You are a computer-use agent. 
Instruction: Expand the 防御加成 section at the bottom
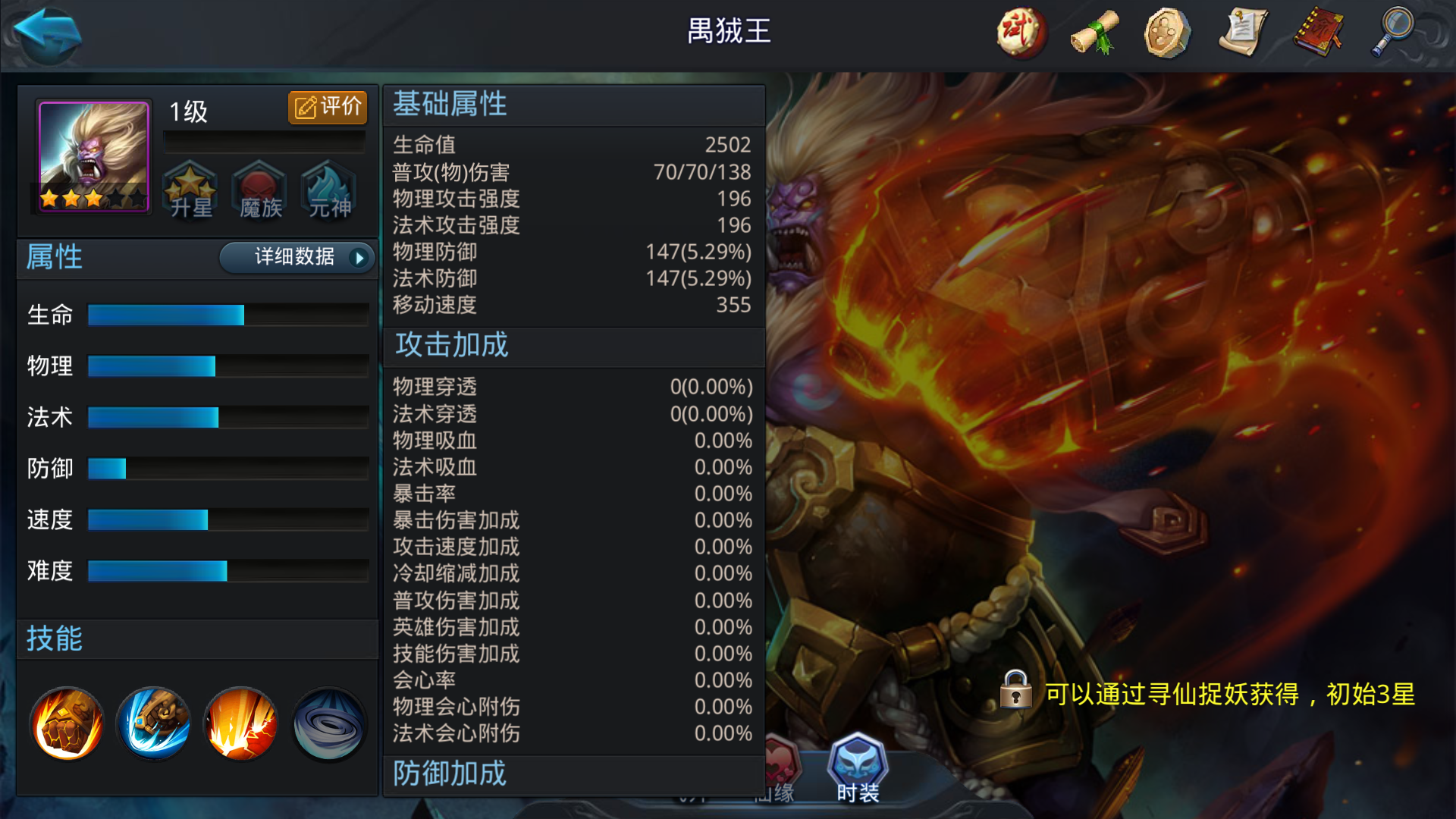[x=449, y=774]
